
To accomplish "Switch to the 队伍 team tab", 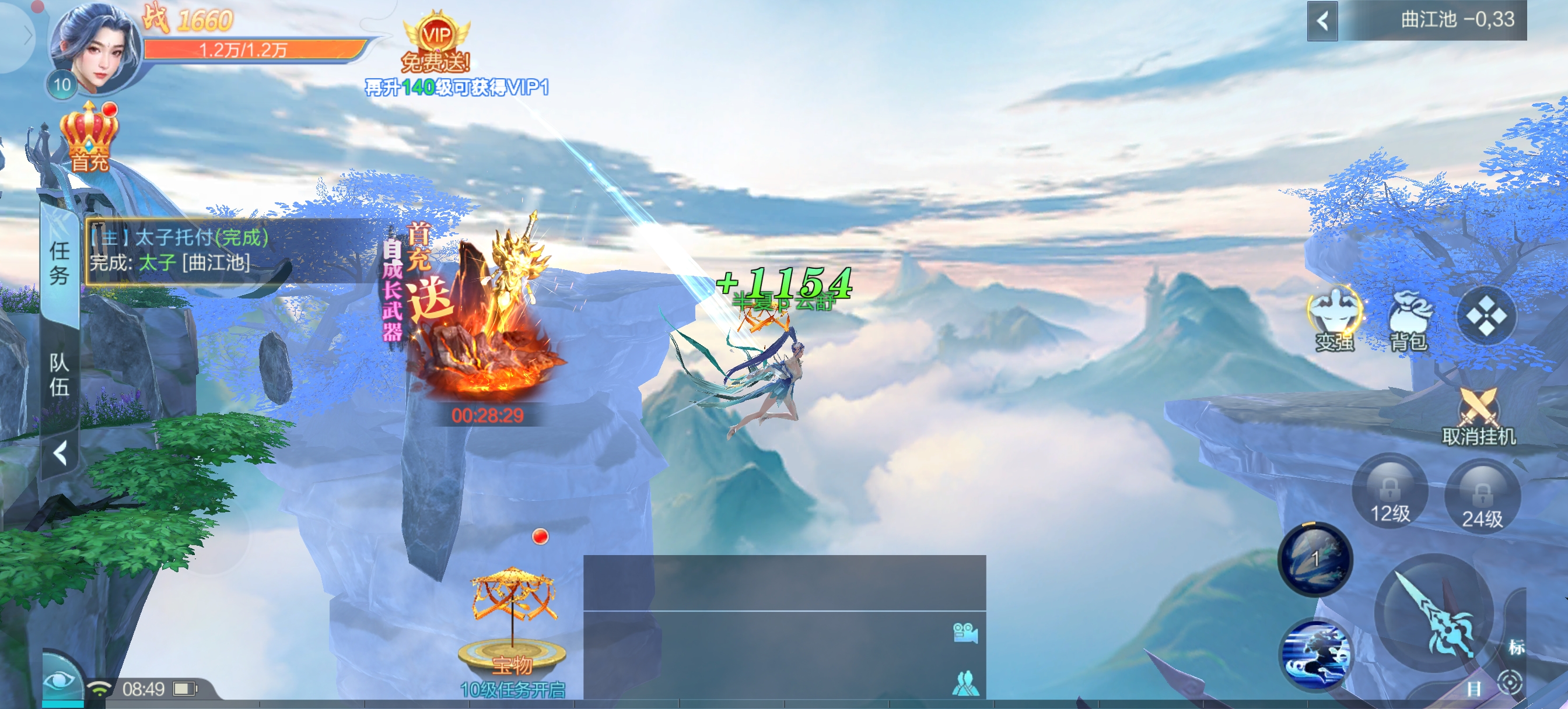I will pyautogui.click(x=59, y=374).
